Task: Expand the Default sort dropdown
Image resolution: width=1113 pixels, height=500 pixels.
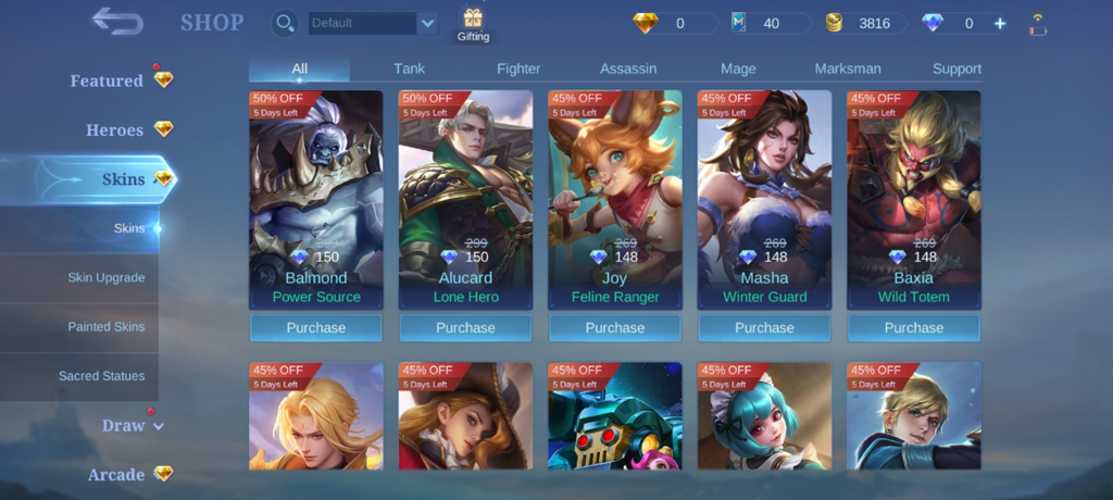Action: [427, 23]
